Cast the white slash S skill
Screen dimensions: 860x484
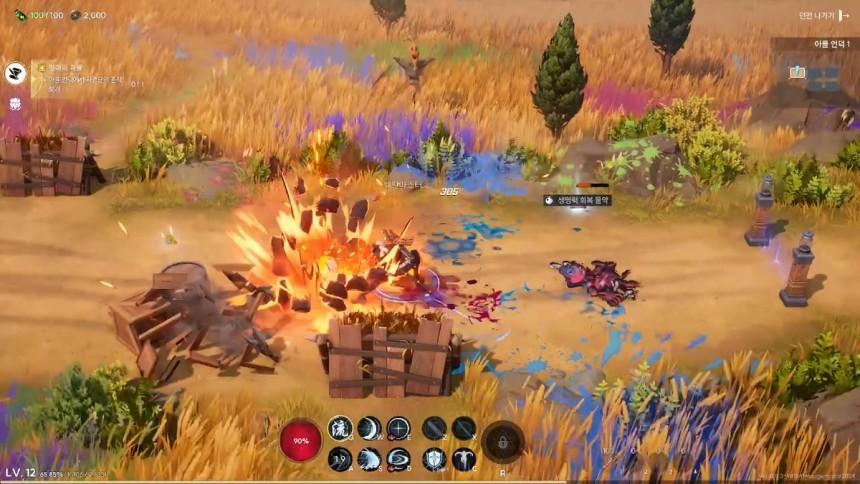tap(369, 459)
